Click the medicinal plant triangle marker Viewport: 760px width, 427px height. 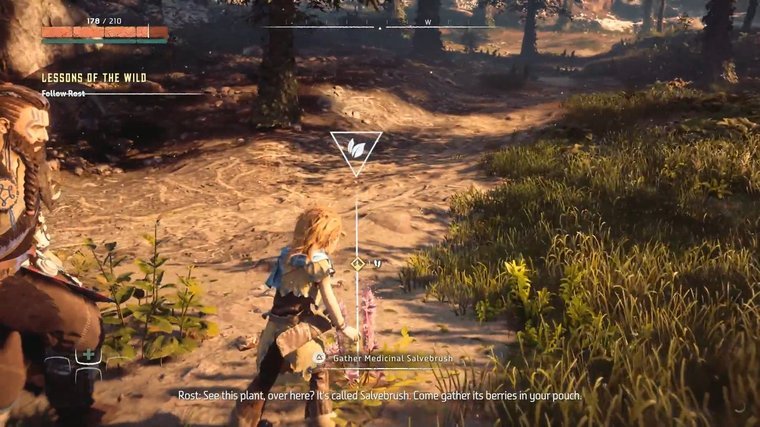tap(356, 149)
